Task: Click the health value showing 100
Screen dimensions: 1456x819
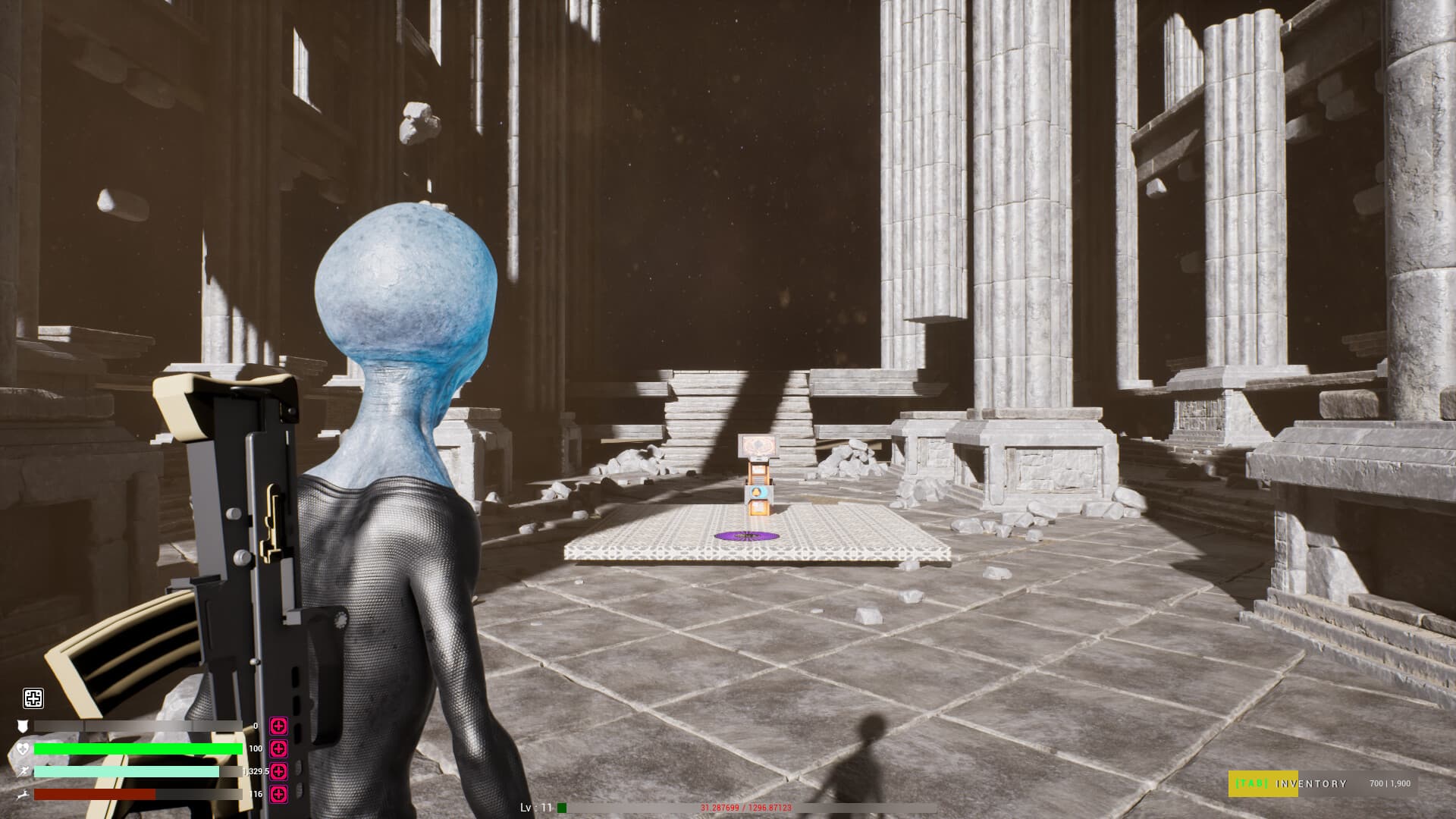Action: (x=256, y=749)
